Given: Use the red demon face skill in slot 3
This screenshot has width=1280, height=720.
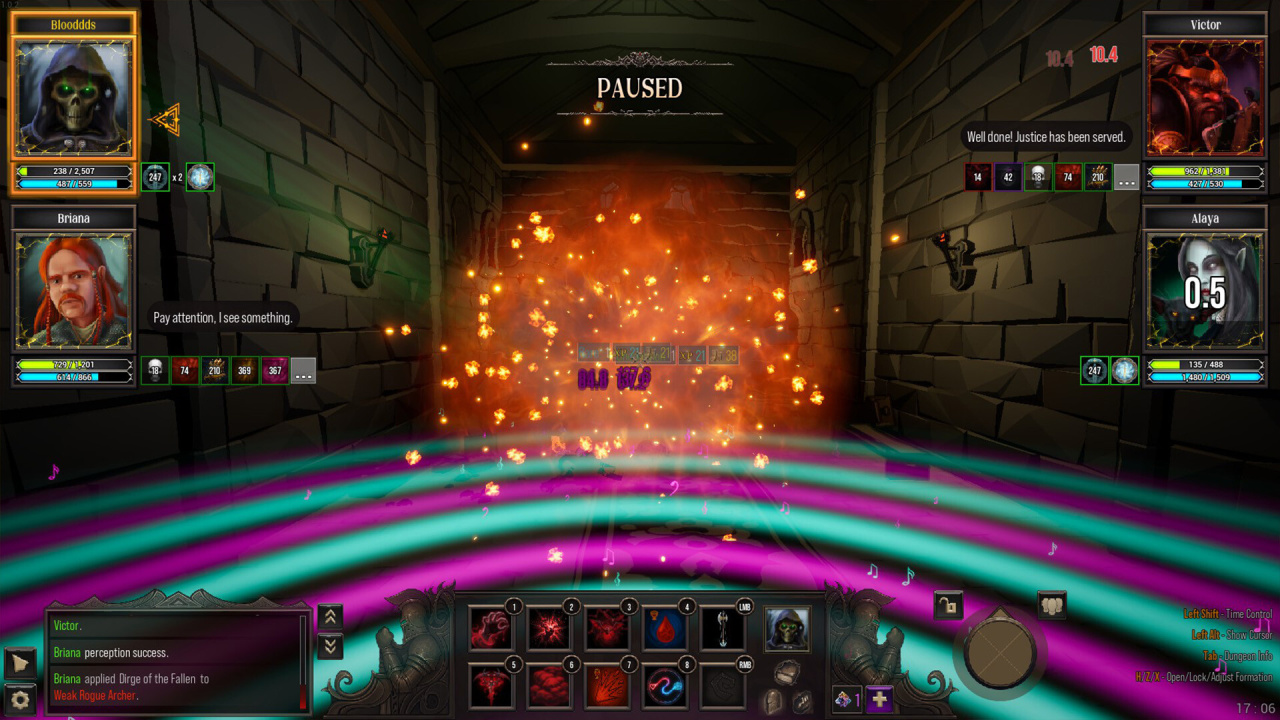Looking at the screenshot, I should coord(606,629).
